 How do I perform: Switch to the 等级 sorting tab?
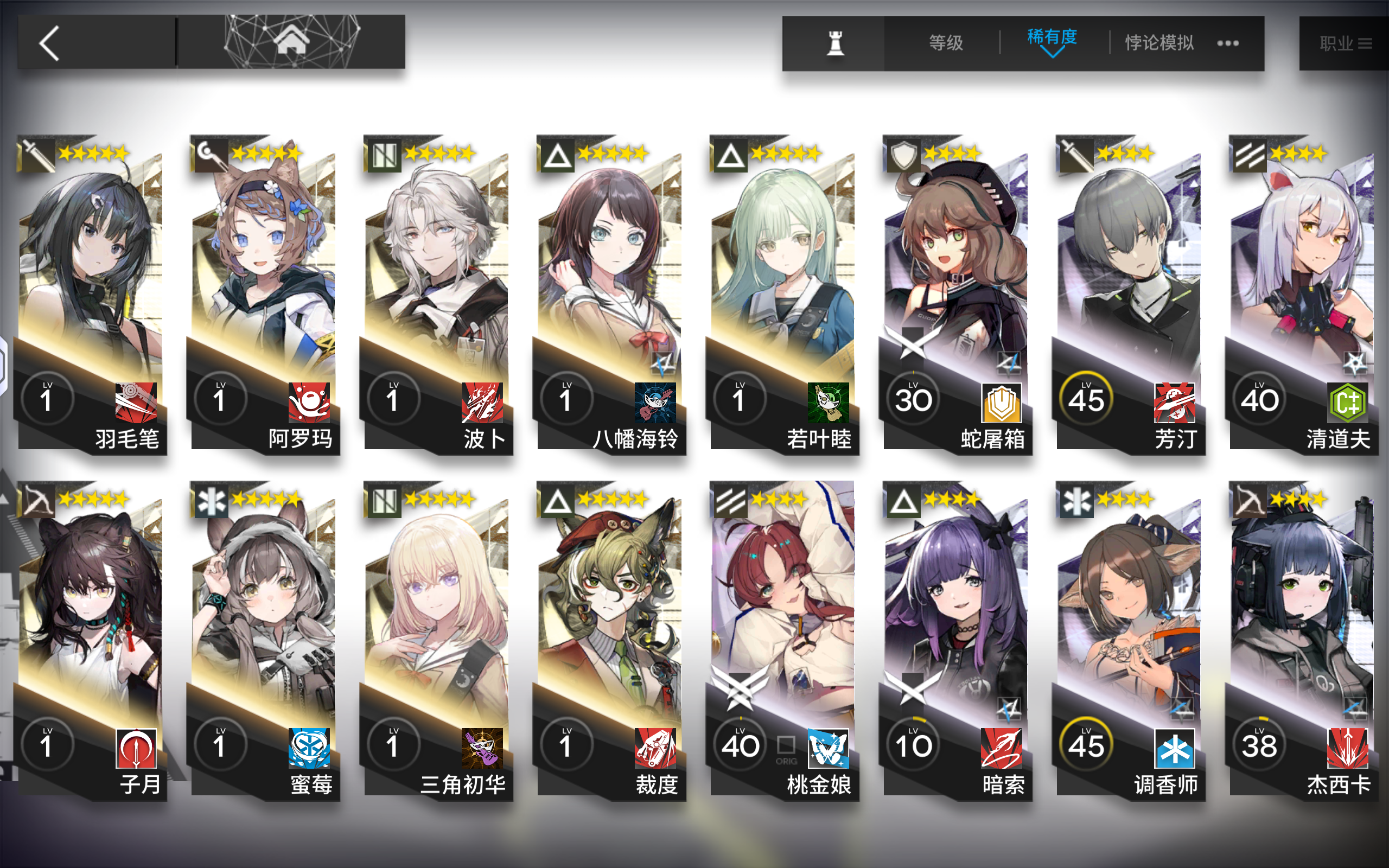947,41
